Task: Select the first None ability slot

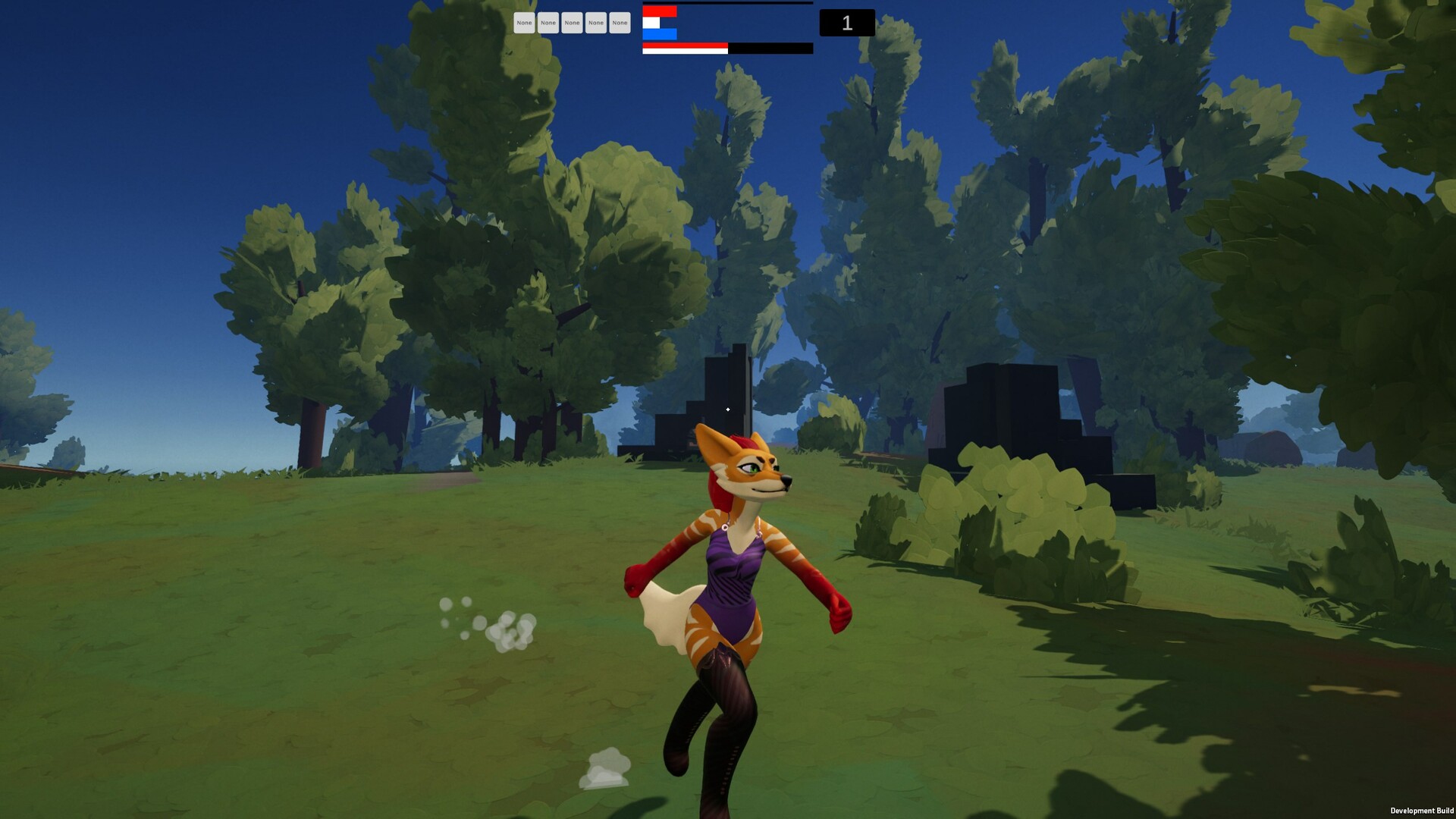Action: [525, 23]
